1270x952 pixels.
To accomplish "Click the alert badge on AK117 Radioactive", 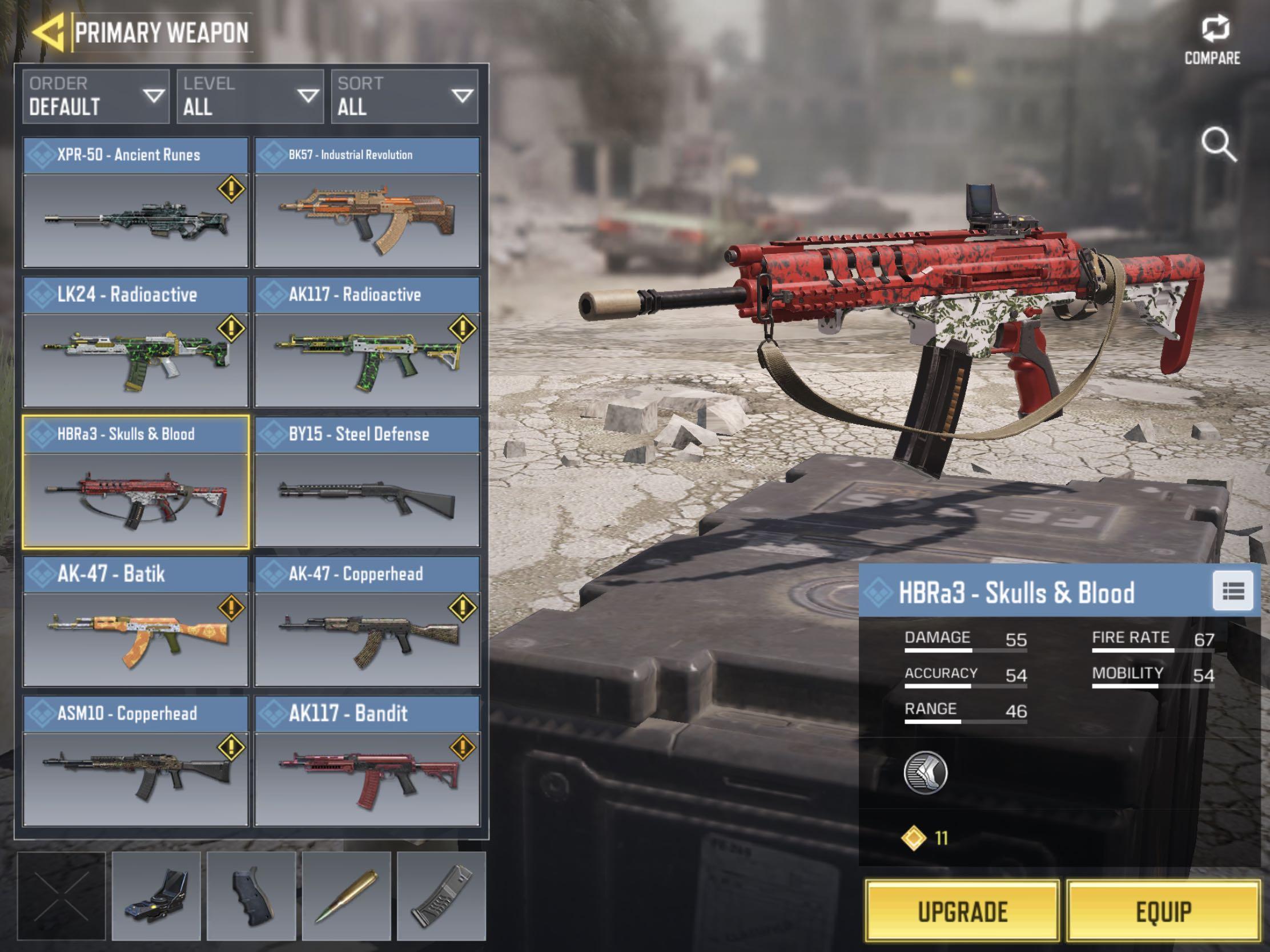I will coord(462,330).
